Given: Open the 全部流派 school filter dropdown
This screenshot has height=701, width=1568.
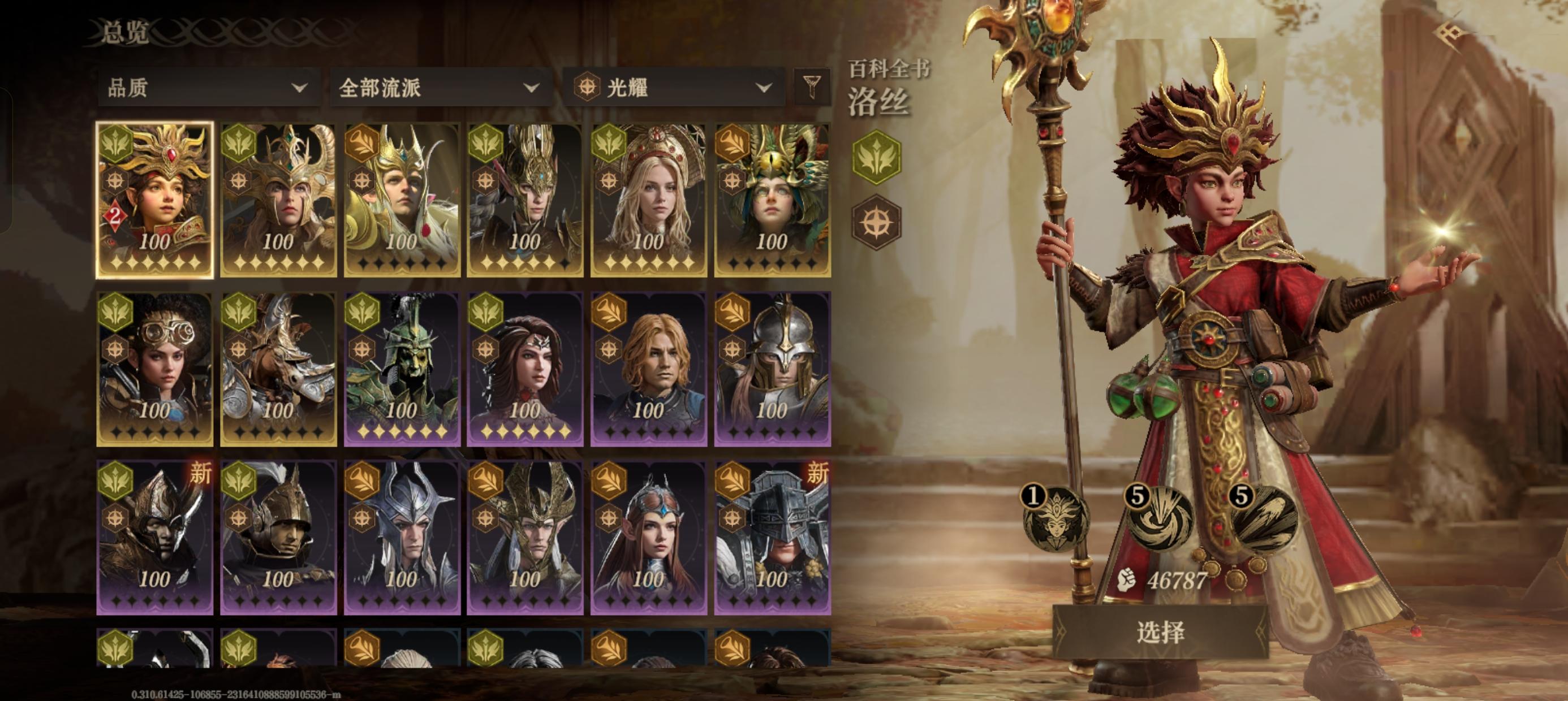Looking at the screenshot, I should coord(440,88).
